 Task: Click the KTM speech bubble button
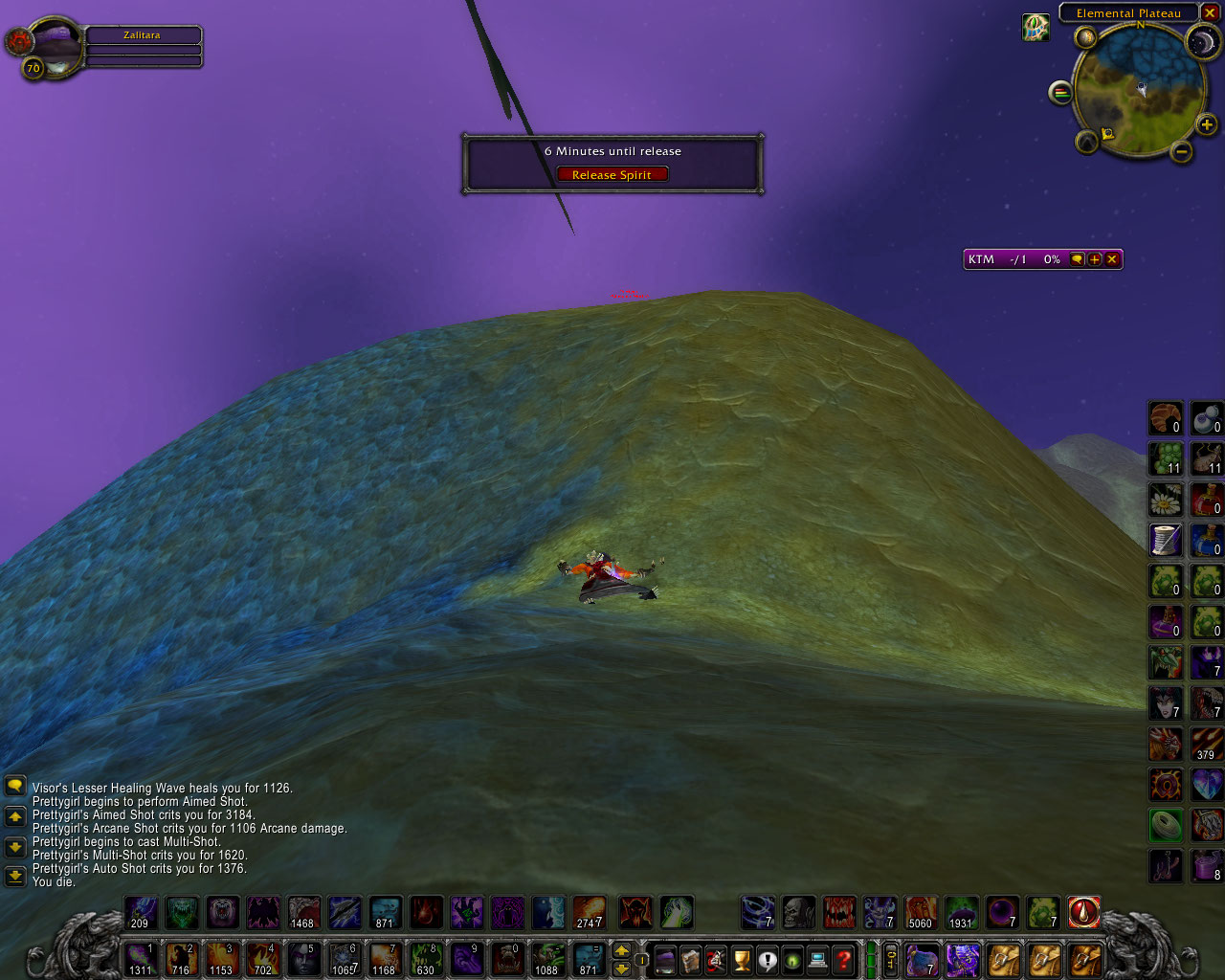[1078, 259]
